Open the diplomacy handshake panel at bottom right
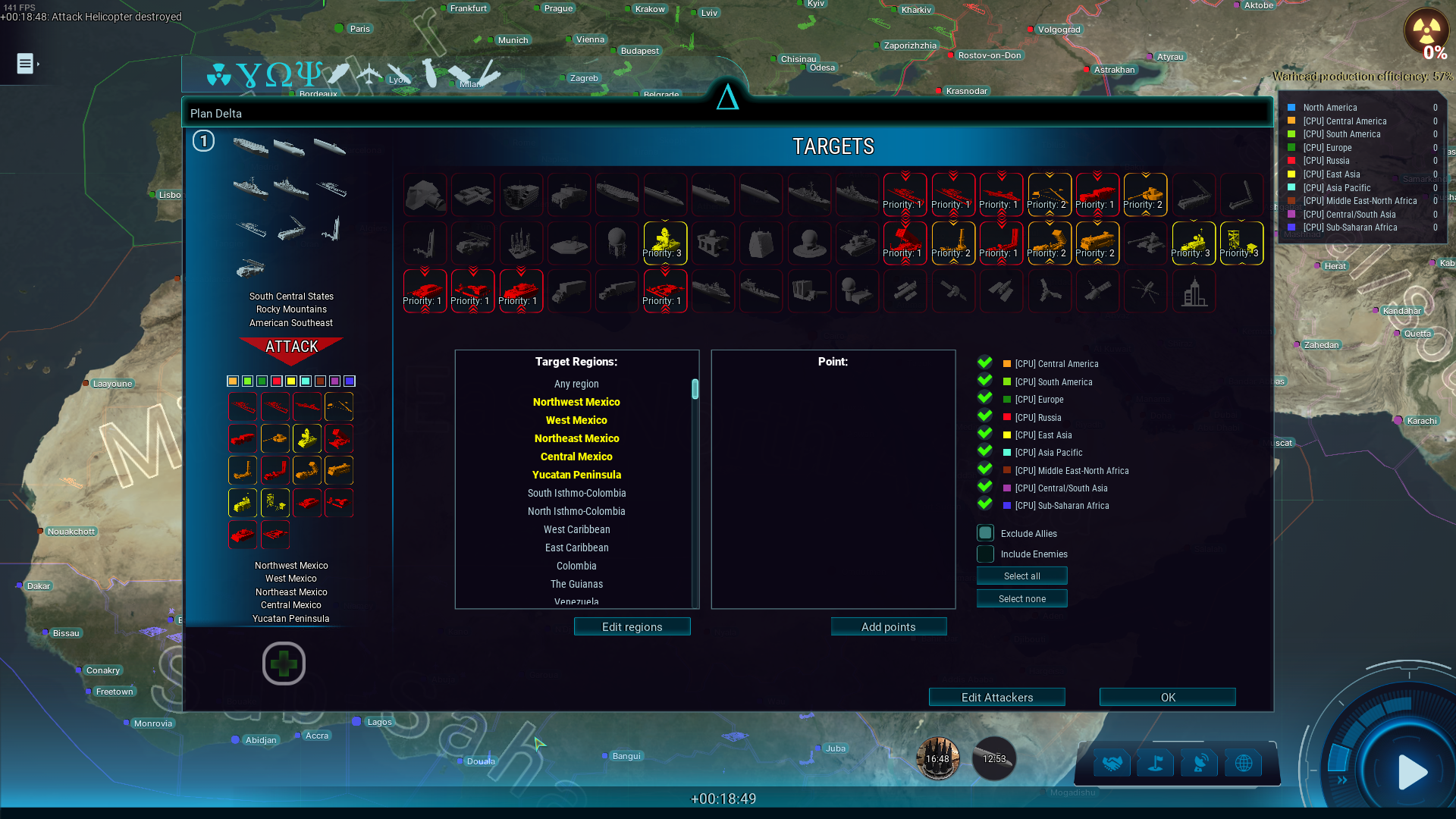 (x=1112, y=762)
